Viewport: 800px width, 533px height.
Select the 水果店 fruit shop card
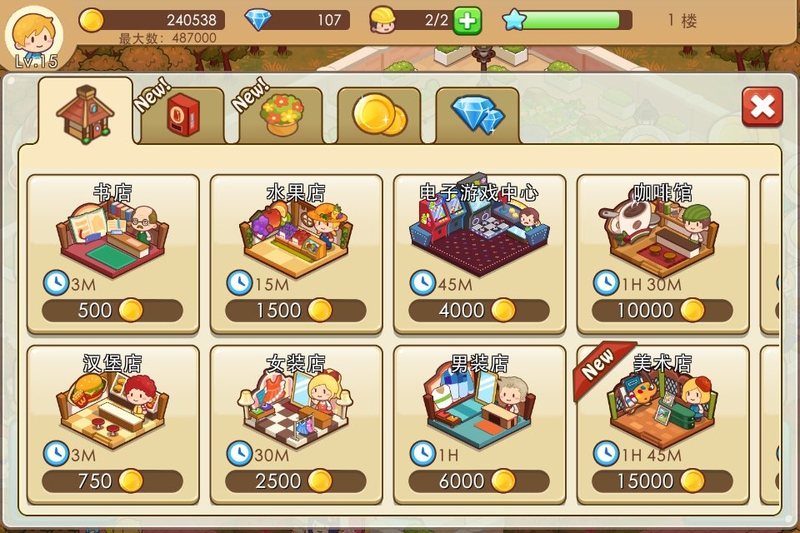coord(296,254)
